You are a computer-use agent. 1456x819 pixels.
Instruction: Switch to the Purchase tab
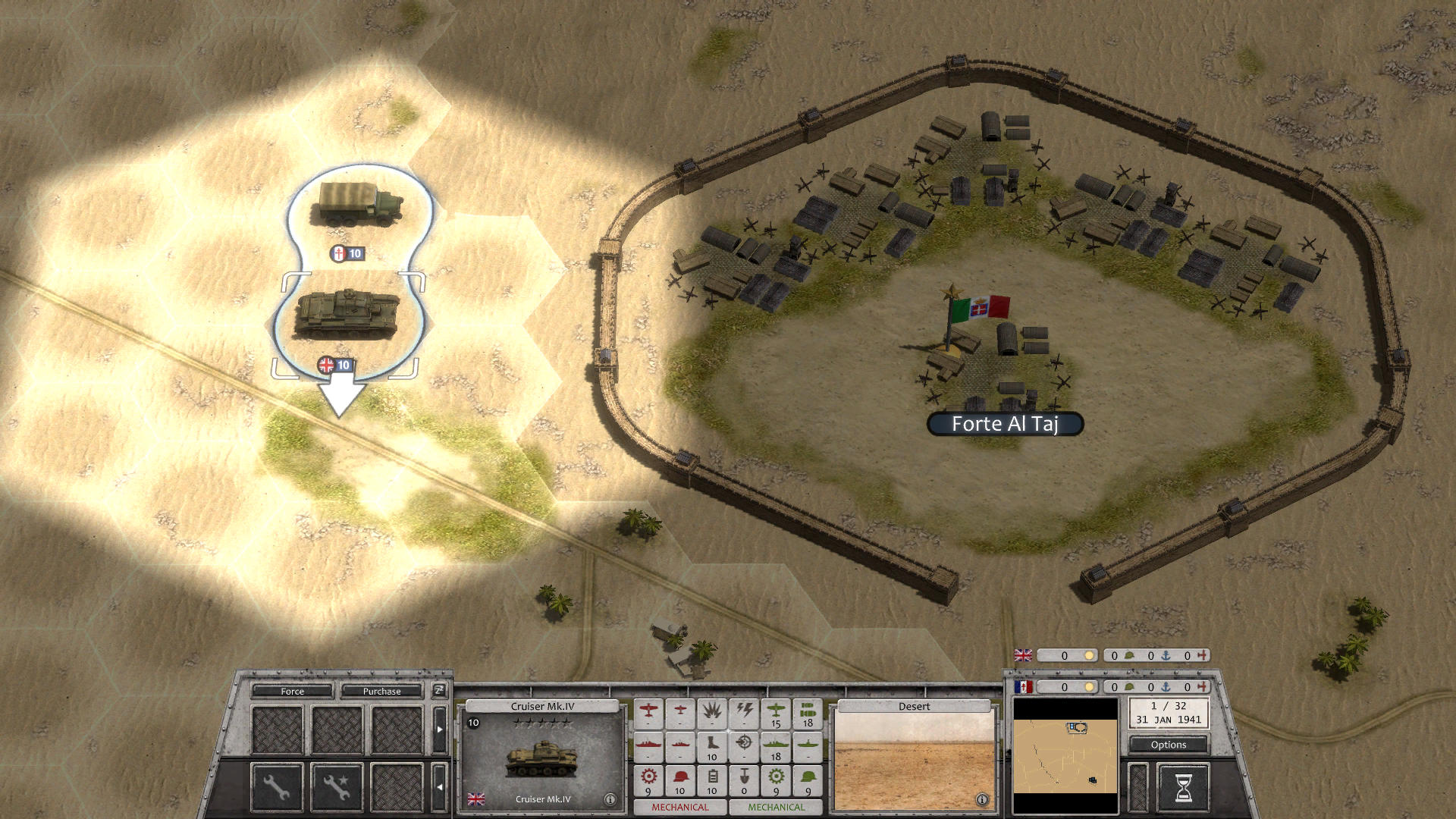pyautogui.click(x=381, y=692)
